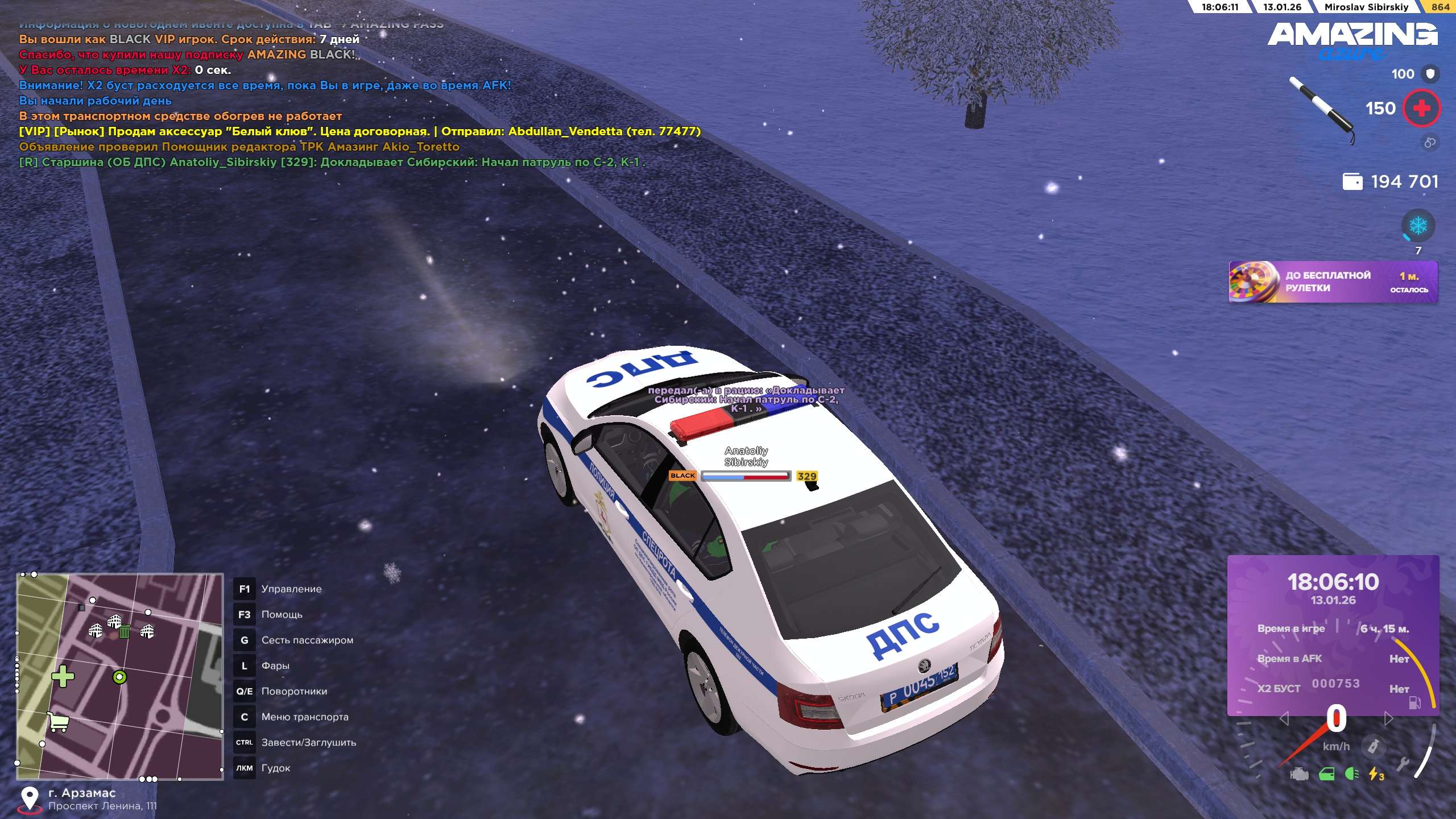Toggle the engine indicator on the speedometer
Viewport: 1456px width, 819px height.
click(1299, 775)
